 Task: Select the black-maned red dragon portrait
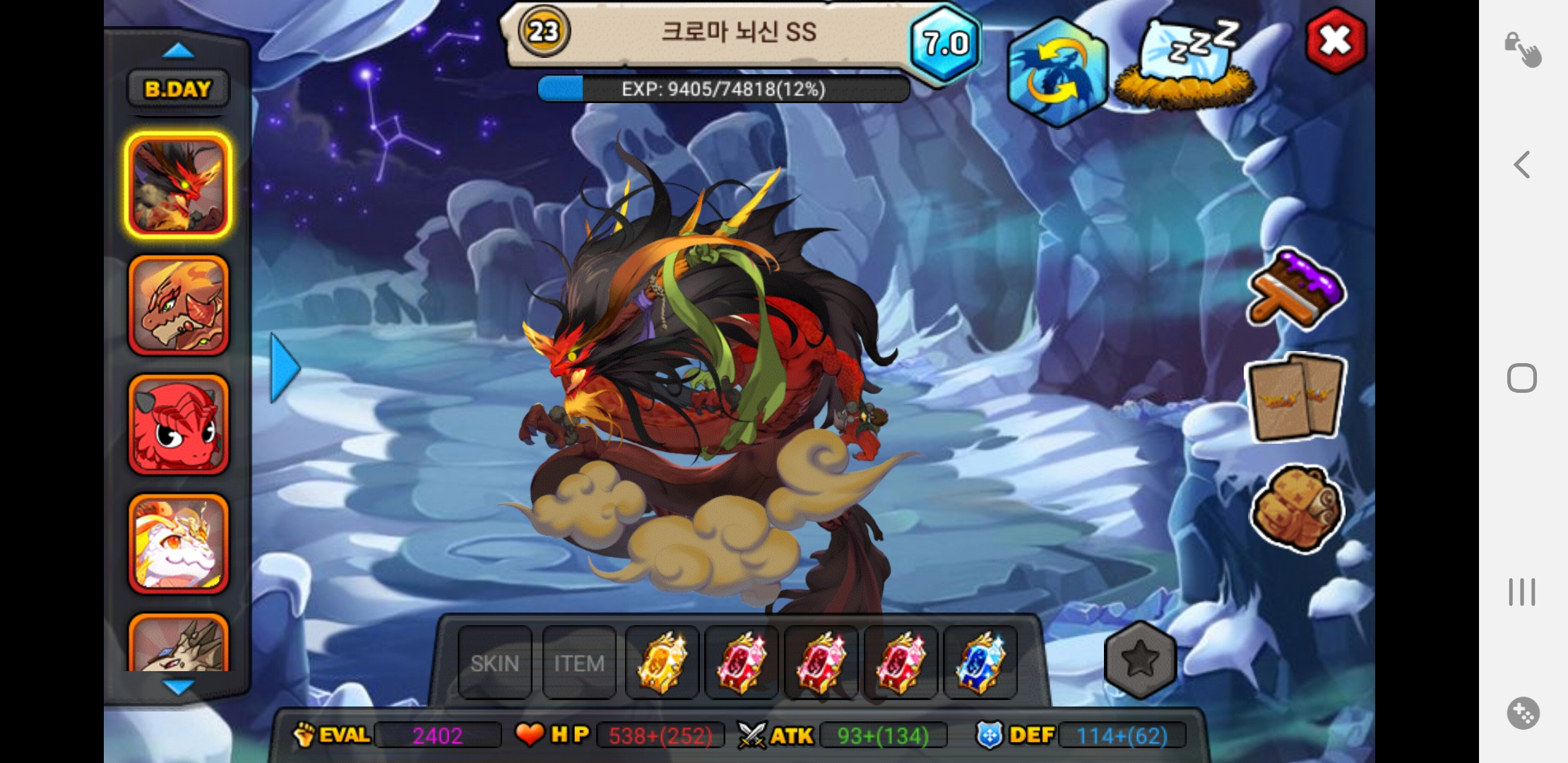pos(178,186)
